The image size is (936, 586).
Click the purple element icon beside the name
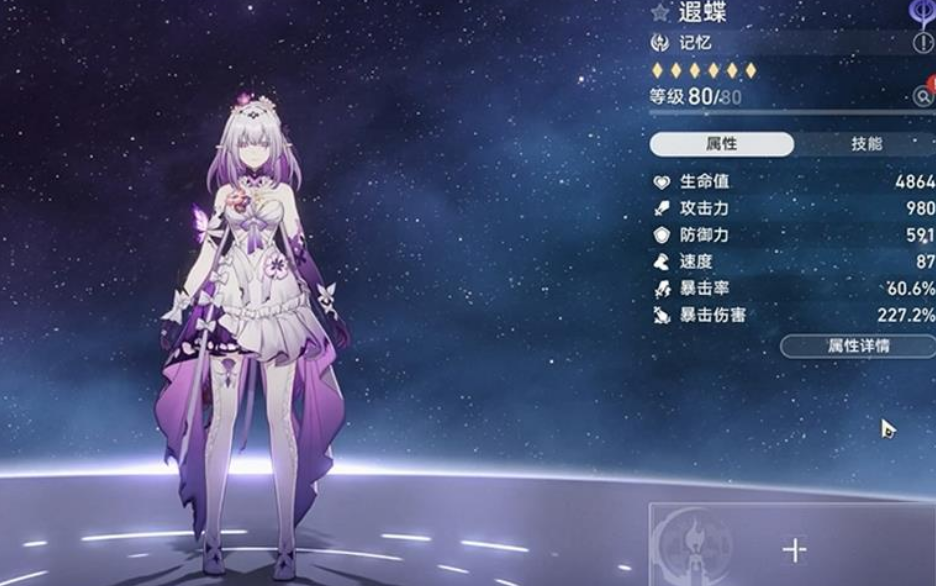923,11
